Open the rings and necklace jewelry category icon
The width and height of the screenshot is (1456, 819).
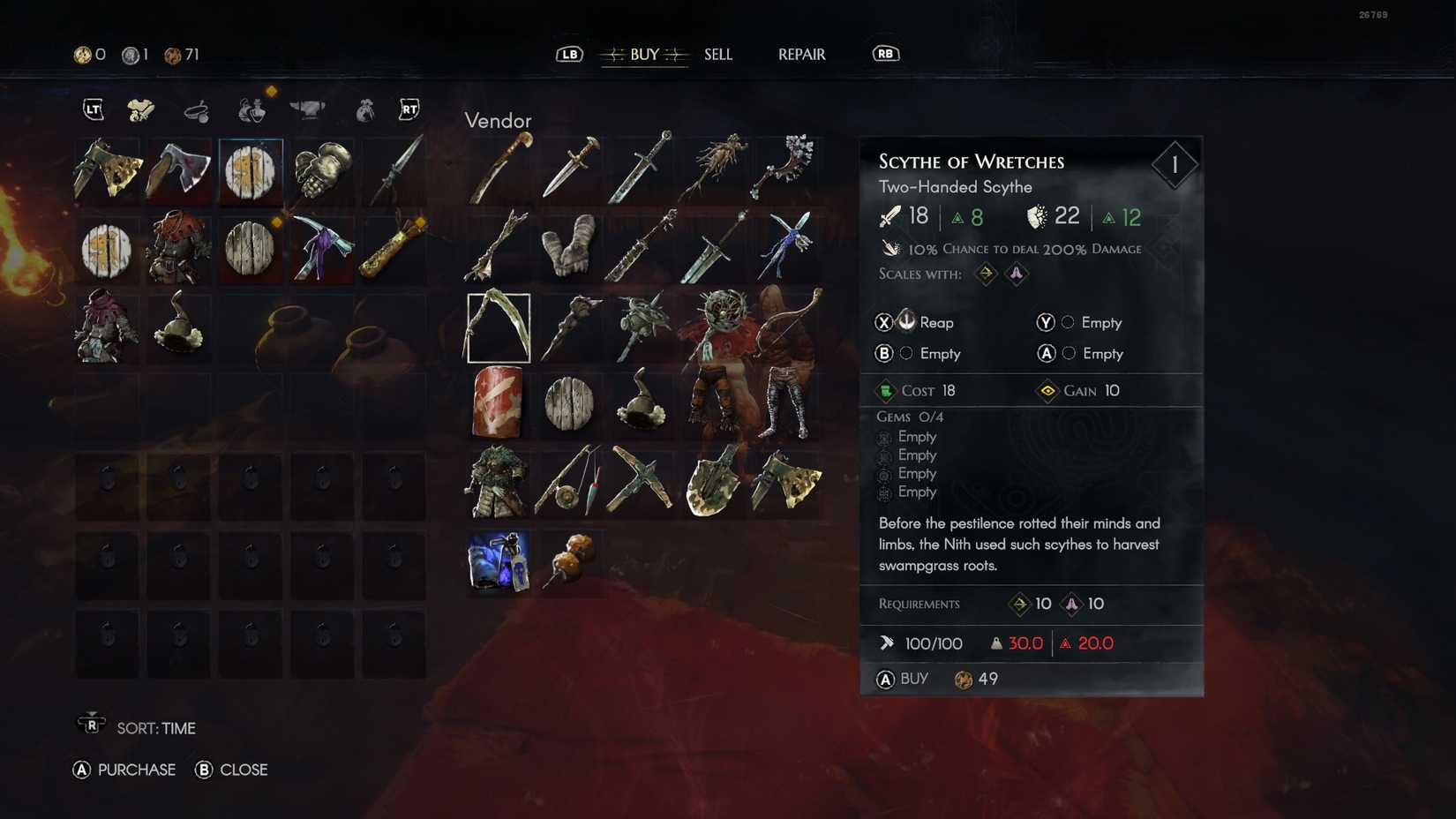197,110
